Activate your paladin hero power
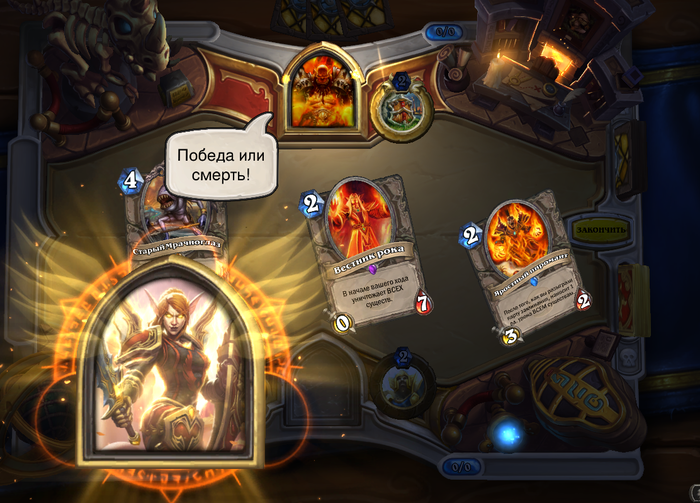 click(402, 381)
